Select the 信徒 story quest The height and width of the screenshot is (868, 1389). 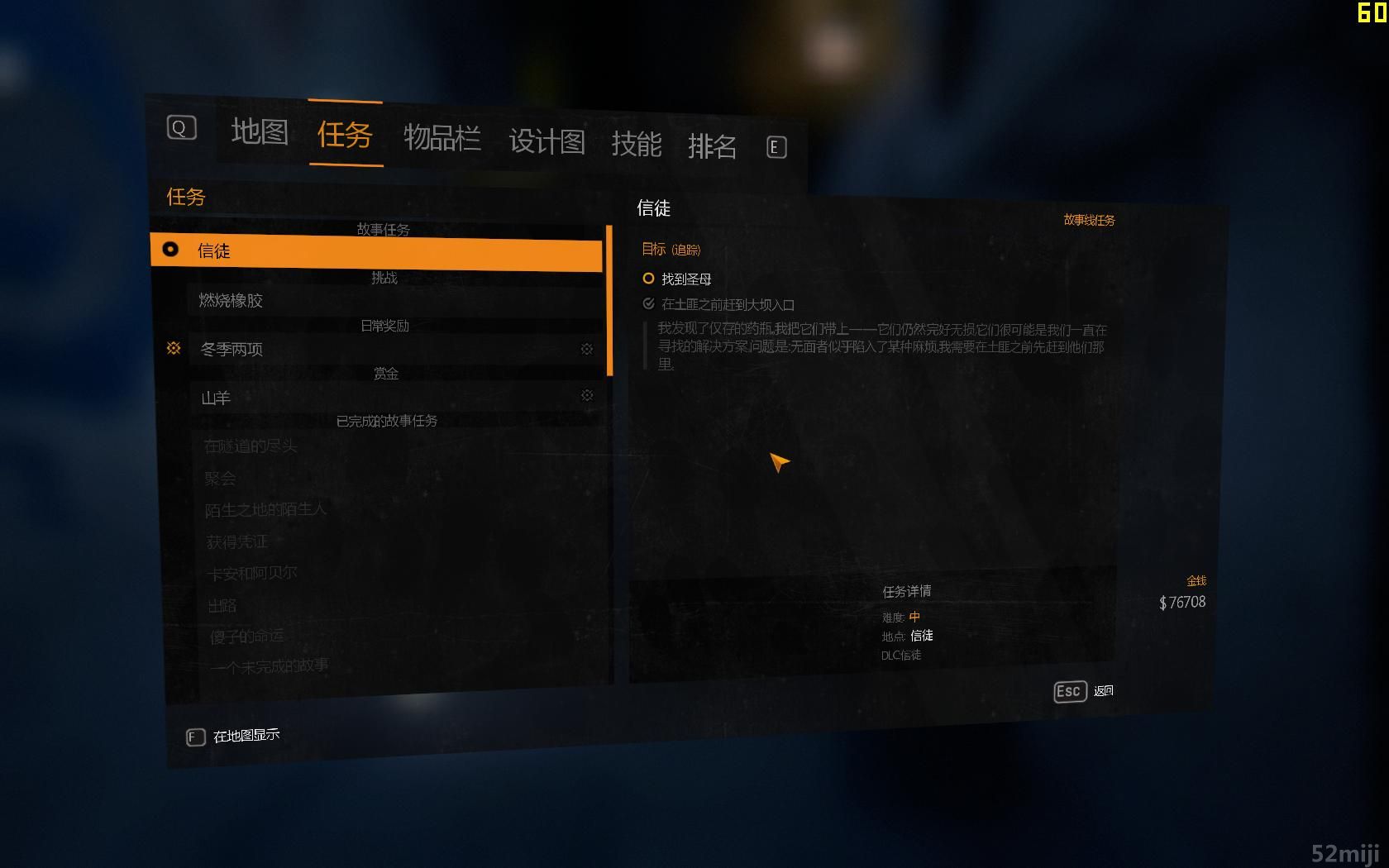pyautogui.click(x=377, y=251)
